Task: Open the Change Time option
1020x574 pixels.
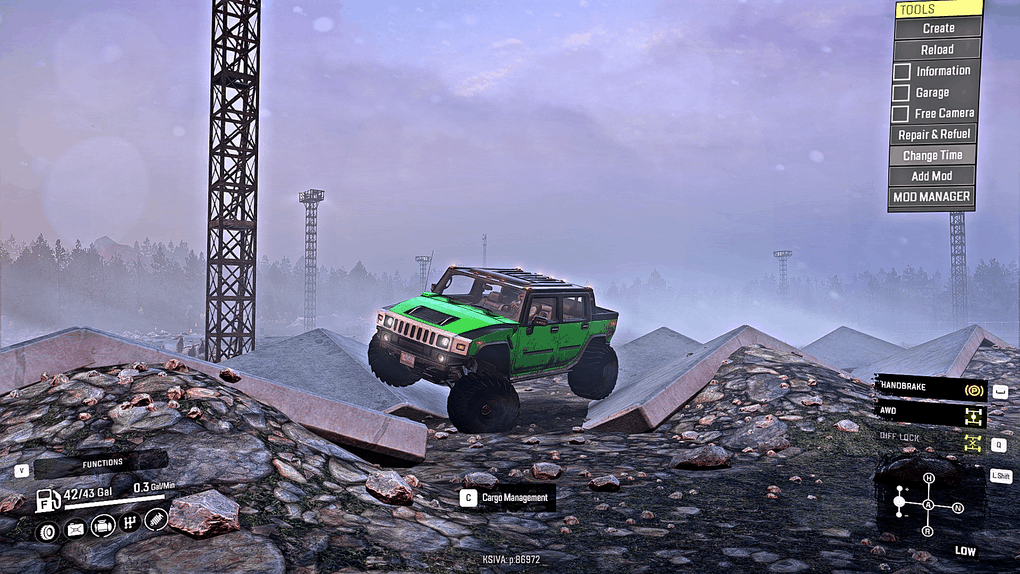Action: tap(933, 155)
